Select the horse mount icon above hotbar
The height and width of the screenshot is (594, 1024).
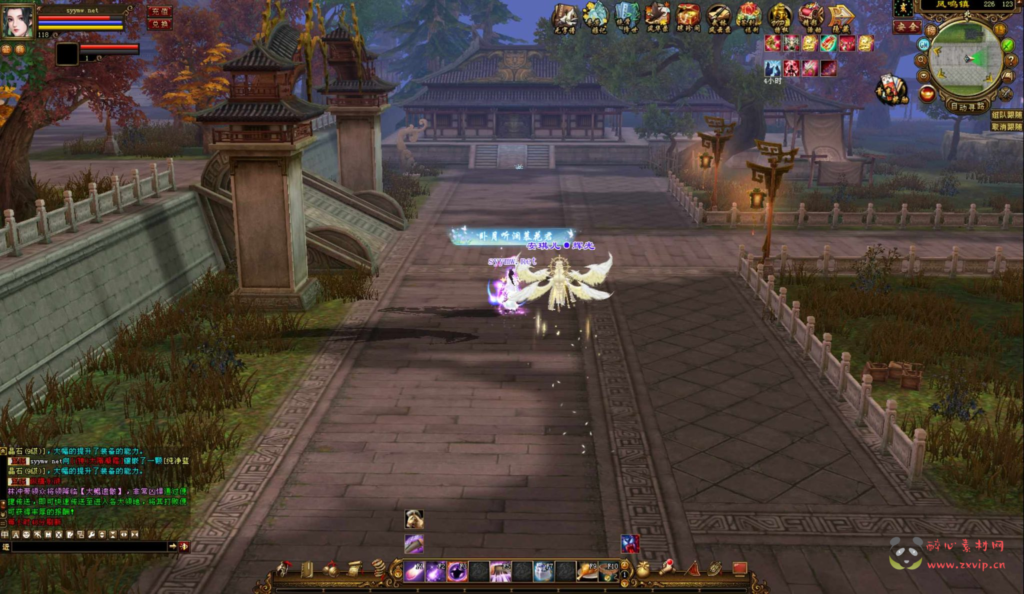[414, 519]
